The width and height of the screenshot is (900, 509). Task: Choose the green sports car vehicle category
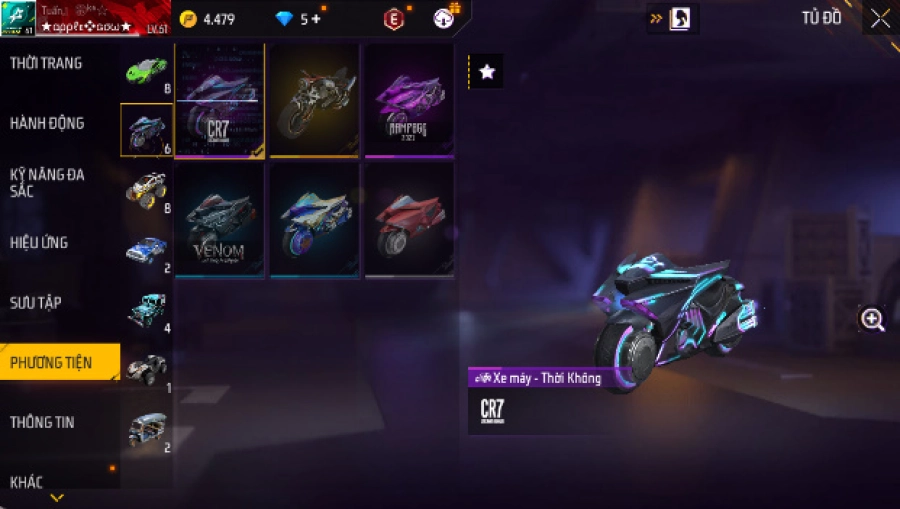[146, 71]
